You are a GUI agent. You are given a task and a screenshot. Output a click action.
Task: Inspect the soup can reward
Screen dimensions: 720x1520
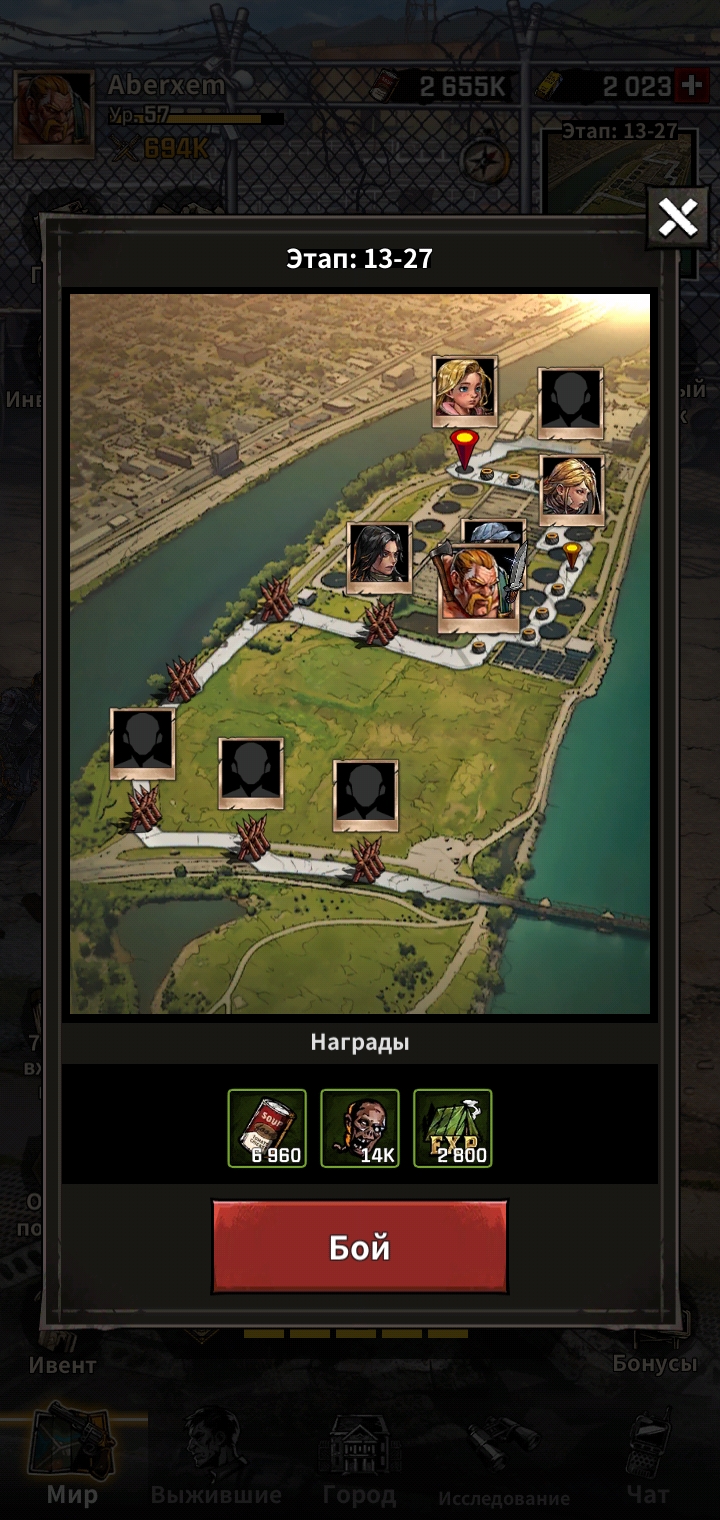(x=267, y=1128)
